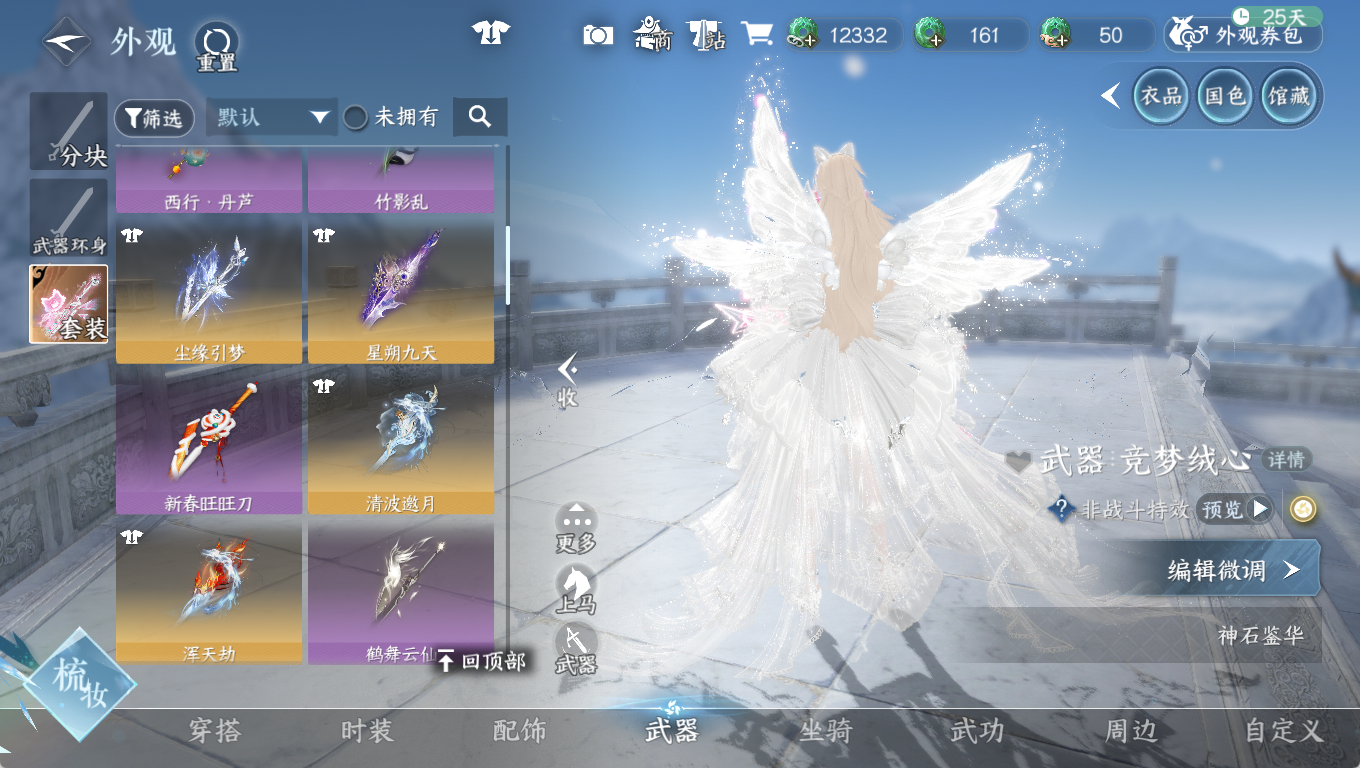Open the weapon search magnifier
The height and width of the screenshot is (768, 1360).
coord(480,117)
